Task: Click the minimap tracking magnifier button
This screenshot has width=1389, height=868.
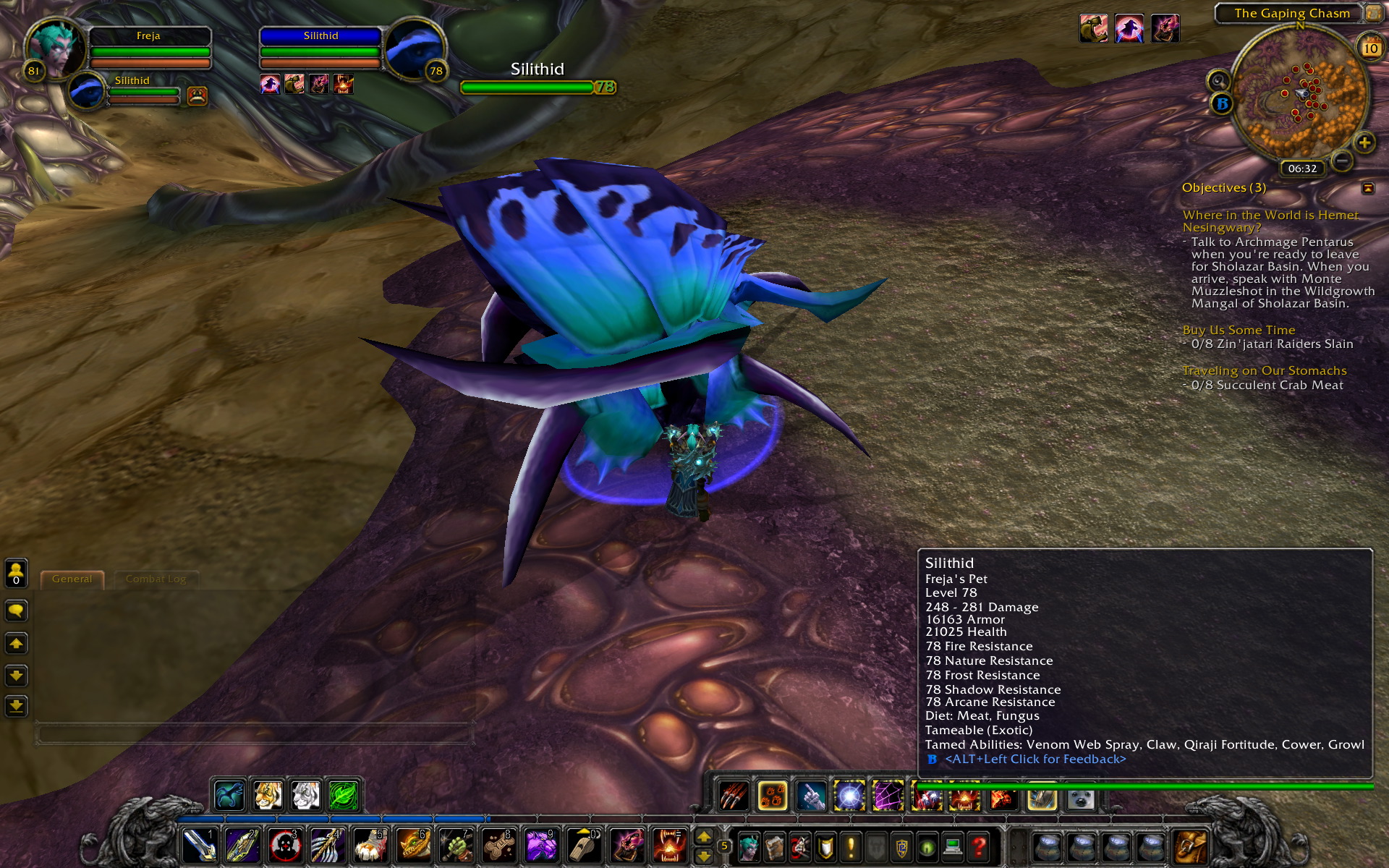Action: tap(1218, 80)
